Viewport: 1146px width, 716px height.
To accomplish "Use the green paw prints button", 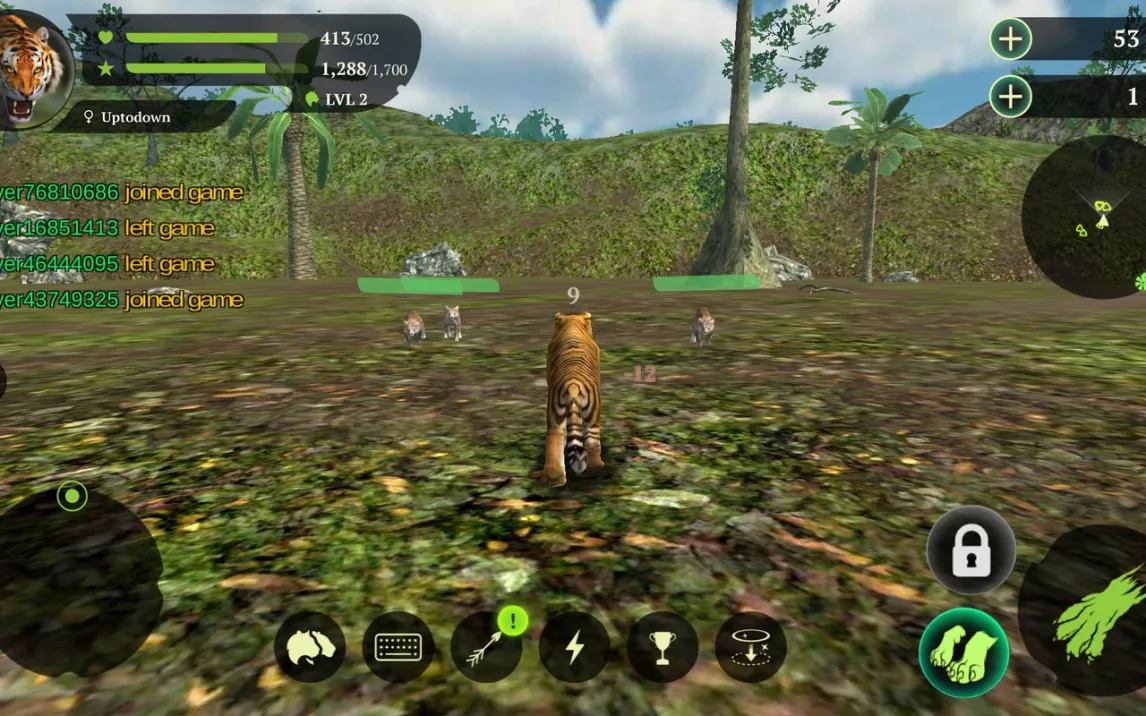I will pyautogui.click(x=964, y=652).
